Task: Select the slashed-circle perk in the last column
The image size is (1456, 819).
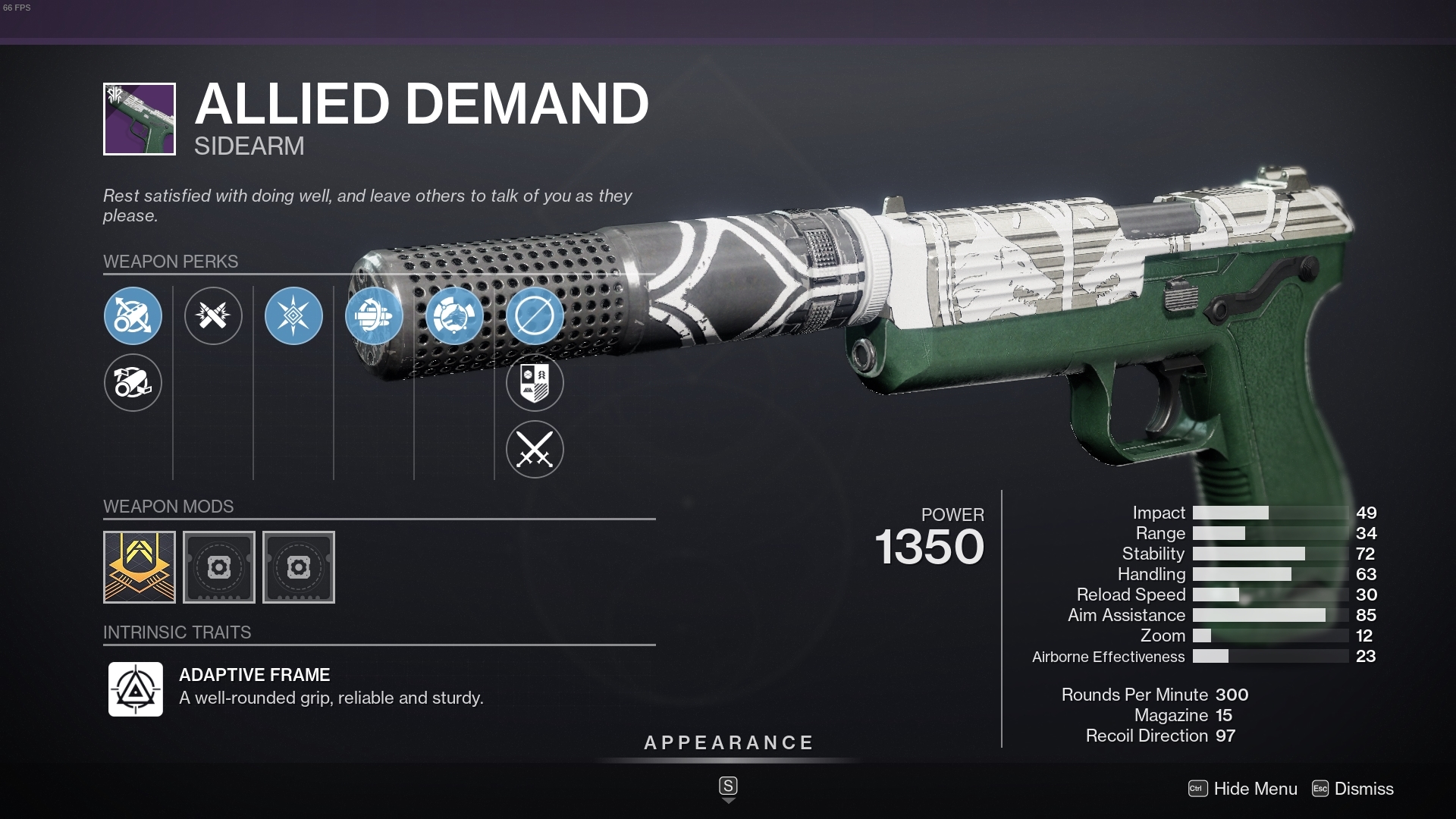Action: 535,316
